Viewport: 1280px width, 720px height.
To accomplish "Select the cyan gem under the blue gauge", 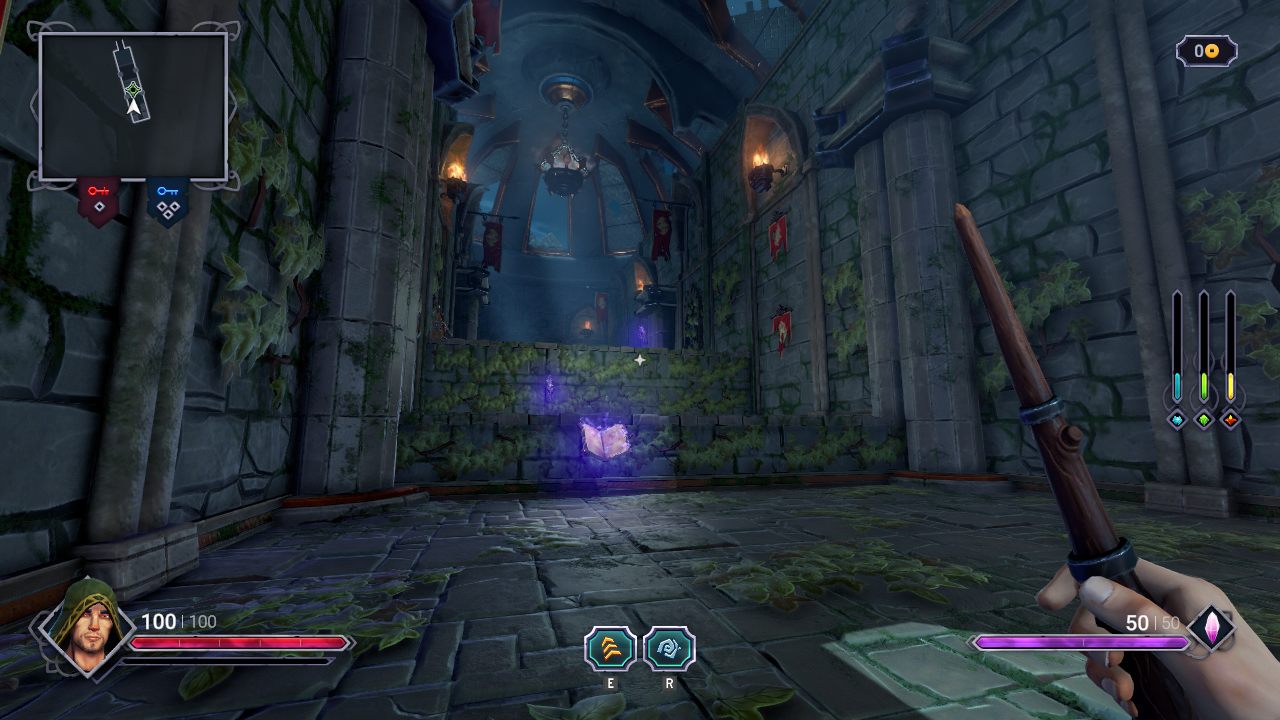I will point(1176,421).
